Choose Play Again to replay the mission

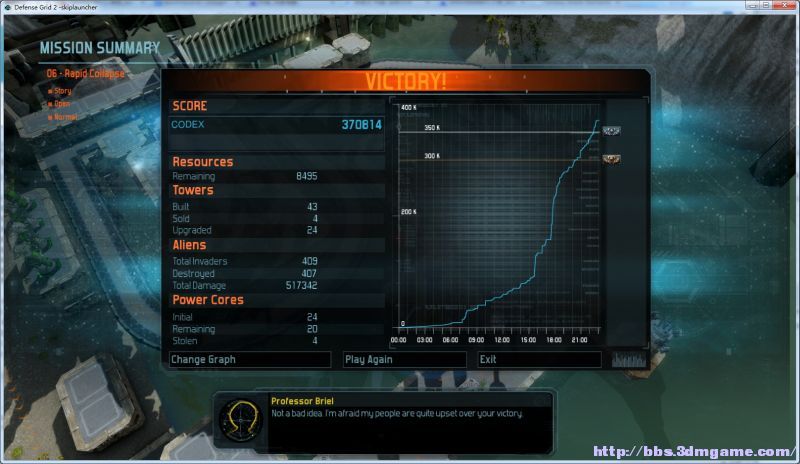tap(404, 359)
